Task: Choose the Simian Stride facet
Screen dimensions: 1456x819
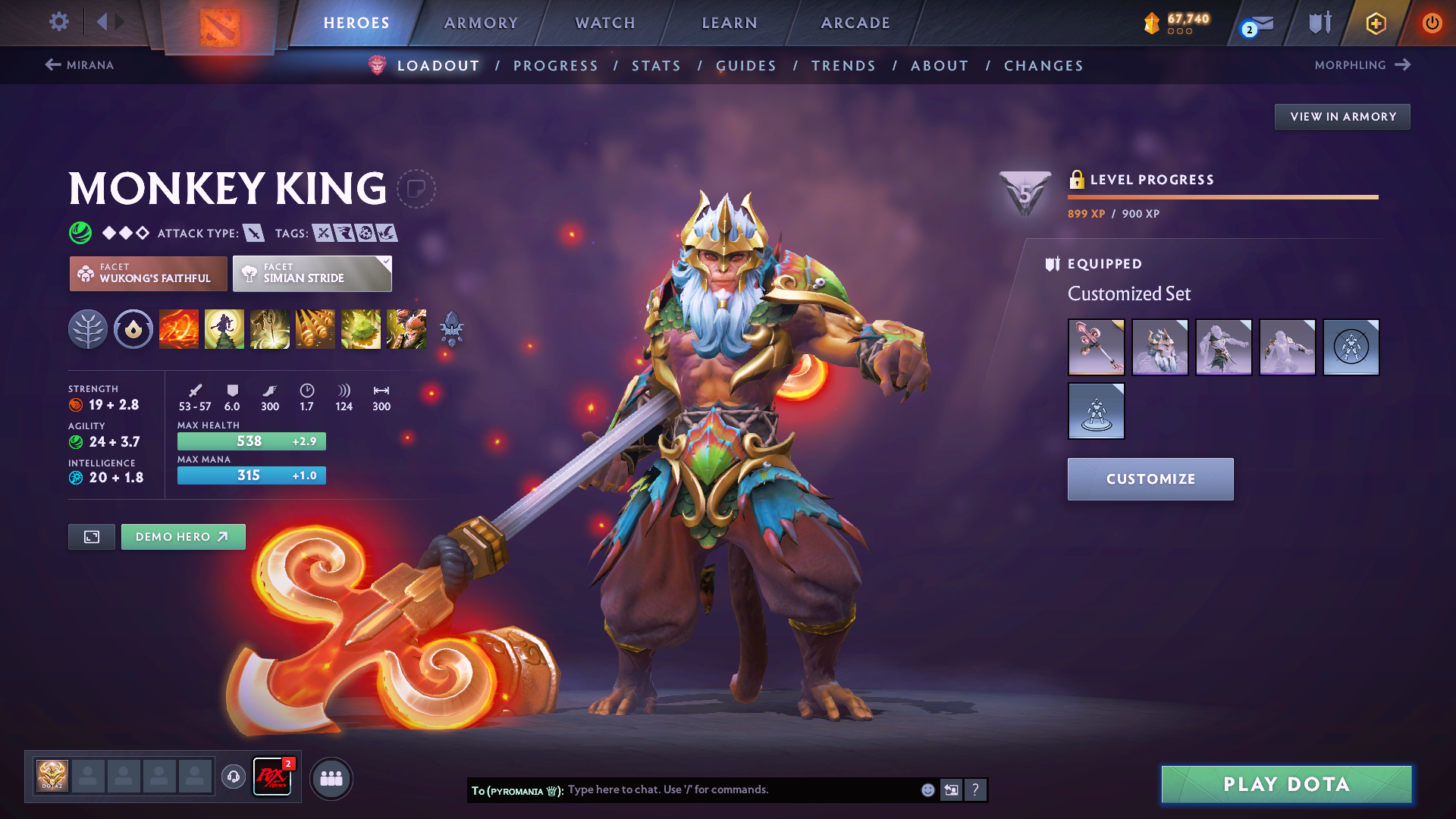Action: tap(312, 274)
